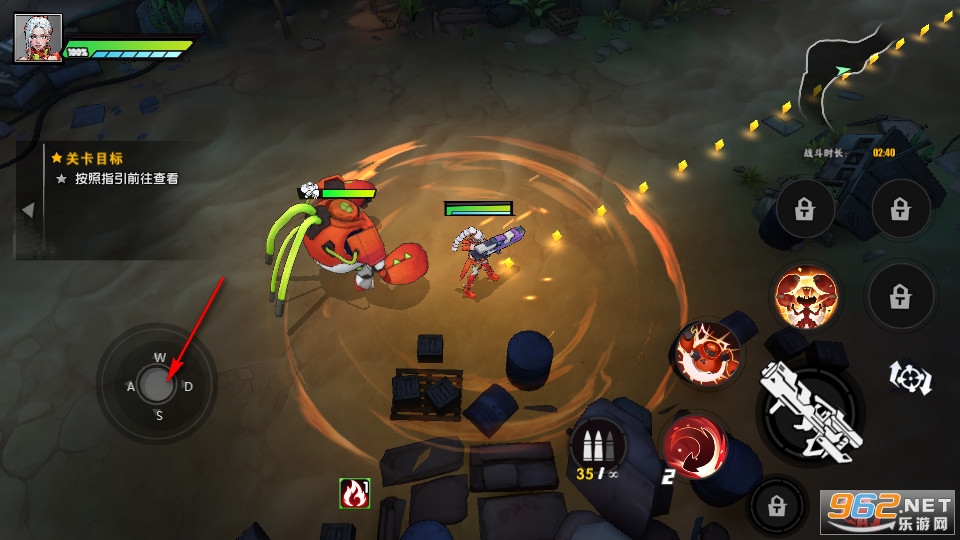Tap the white-haired character portrait

click(x=38, y=39)
